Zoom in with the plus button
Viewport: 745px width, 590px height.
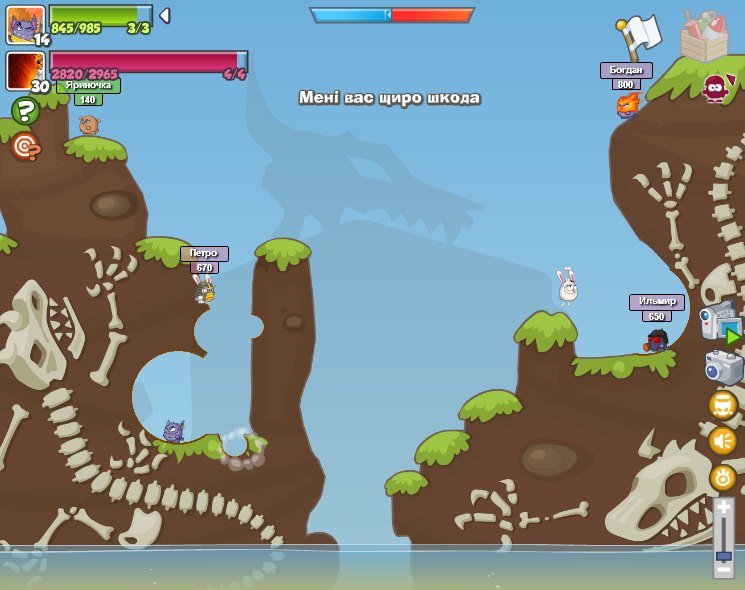tap(723, 508)
